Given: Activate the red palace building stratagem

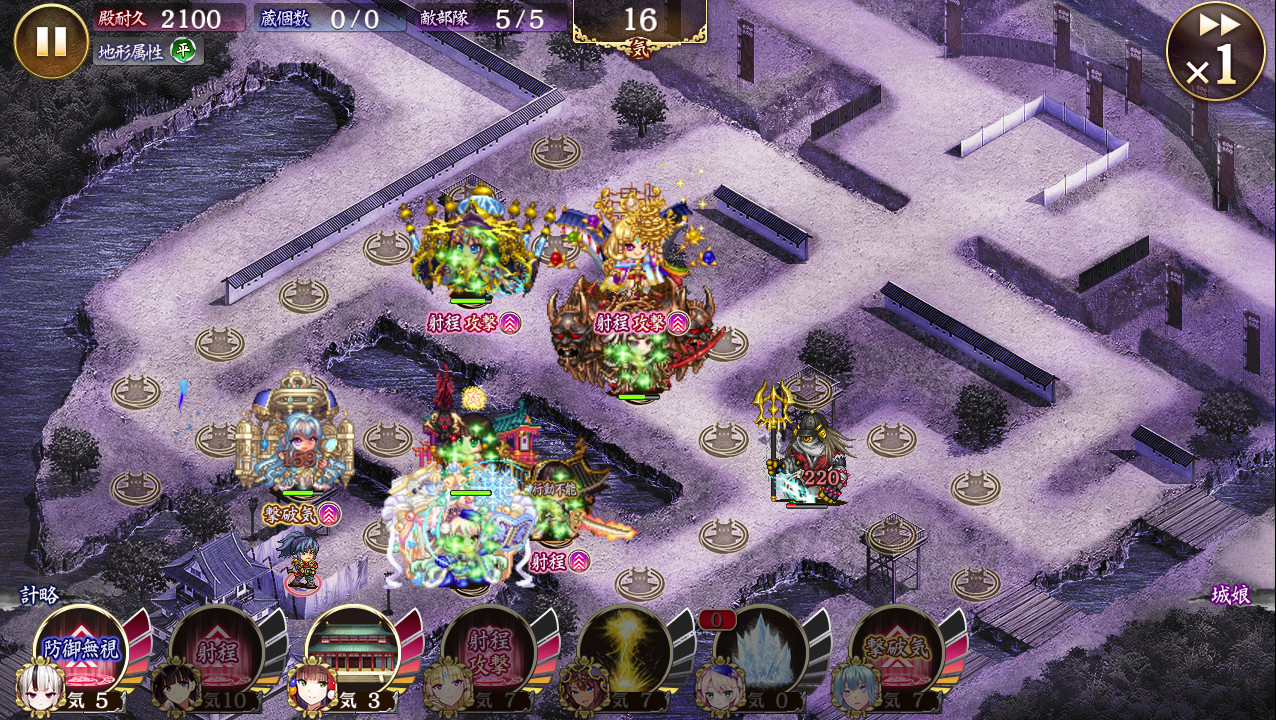Looking at the screenshot, I should (x=353, y=652).
